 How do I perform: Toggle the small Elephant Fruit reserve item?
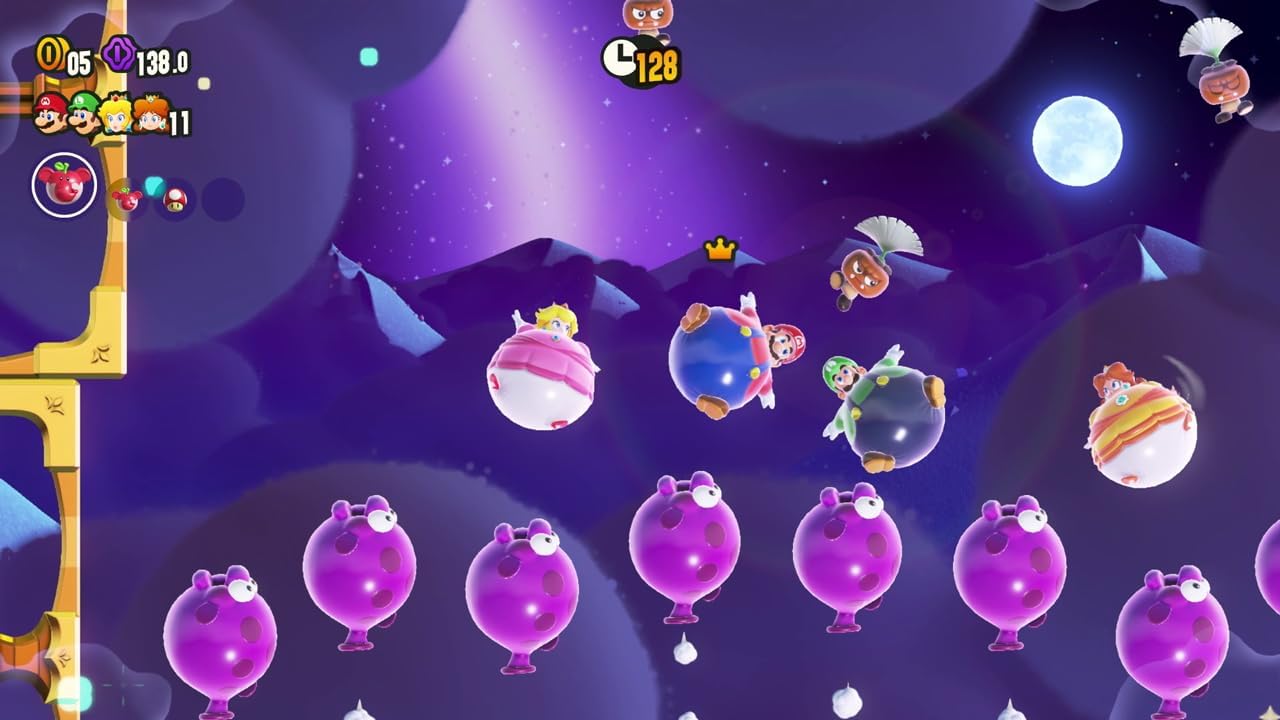click(127, 198)
